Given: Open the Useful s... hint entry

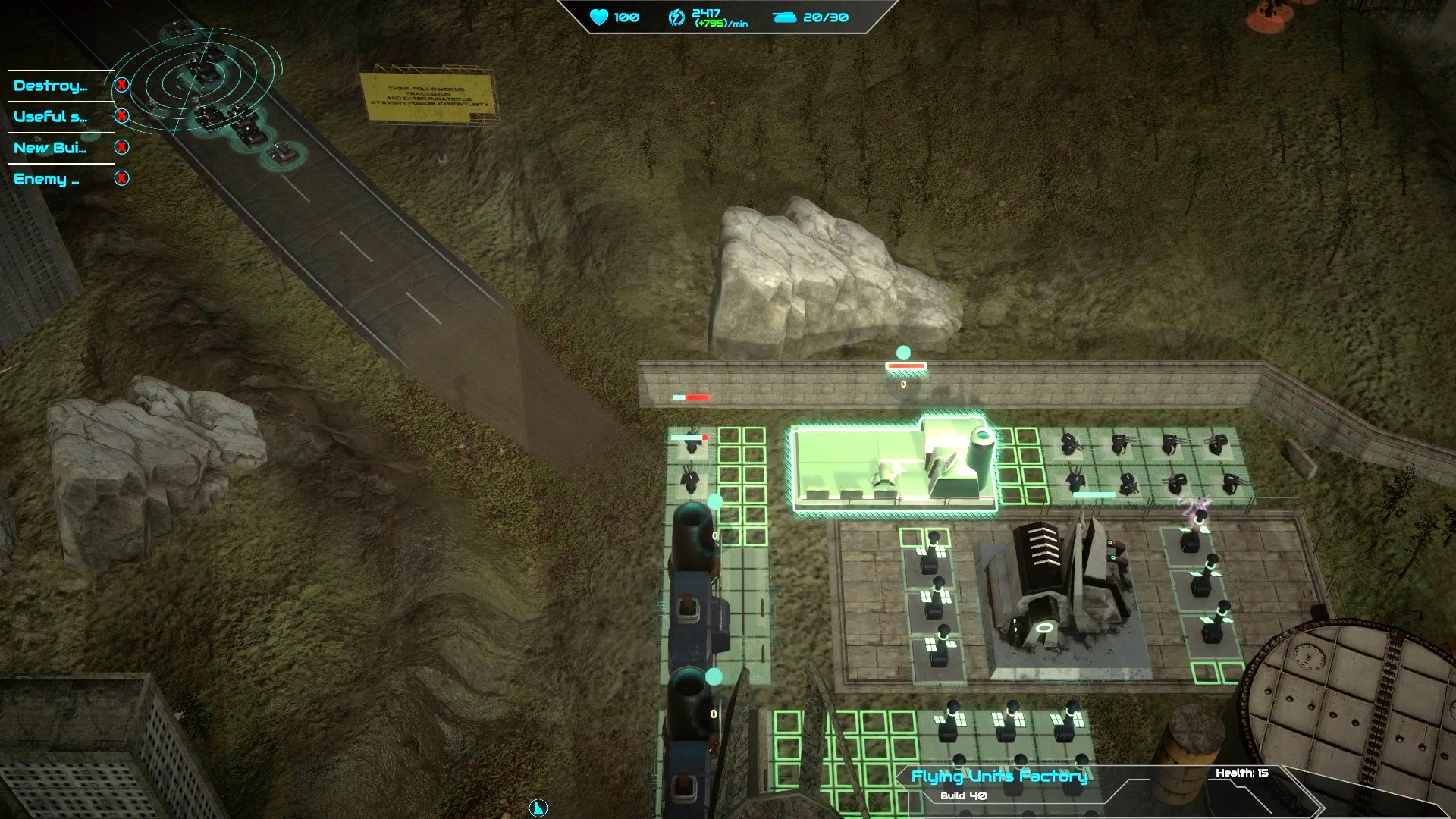Looking at the screenshot, I should pos(50,117).
